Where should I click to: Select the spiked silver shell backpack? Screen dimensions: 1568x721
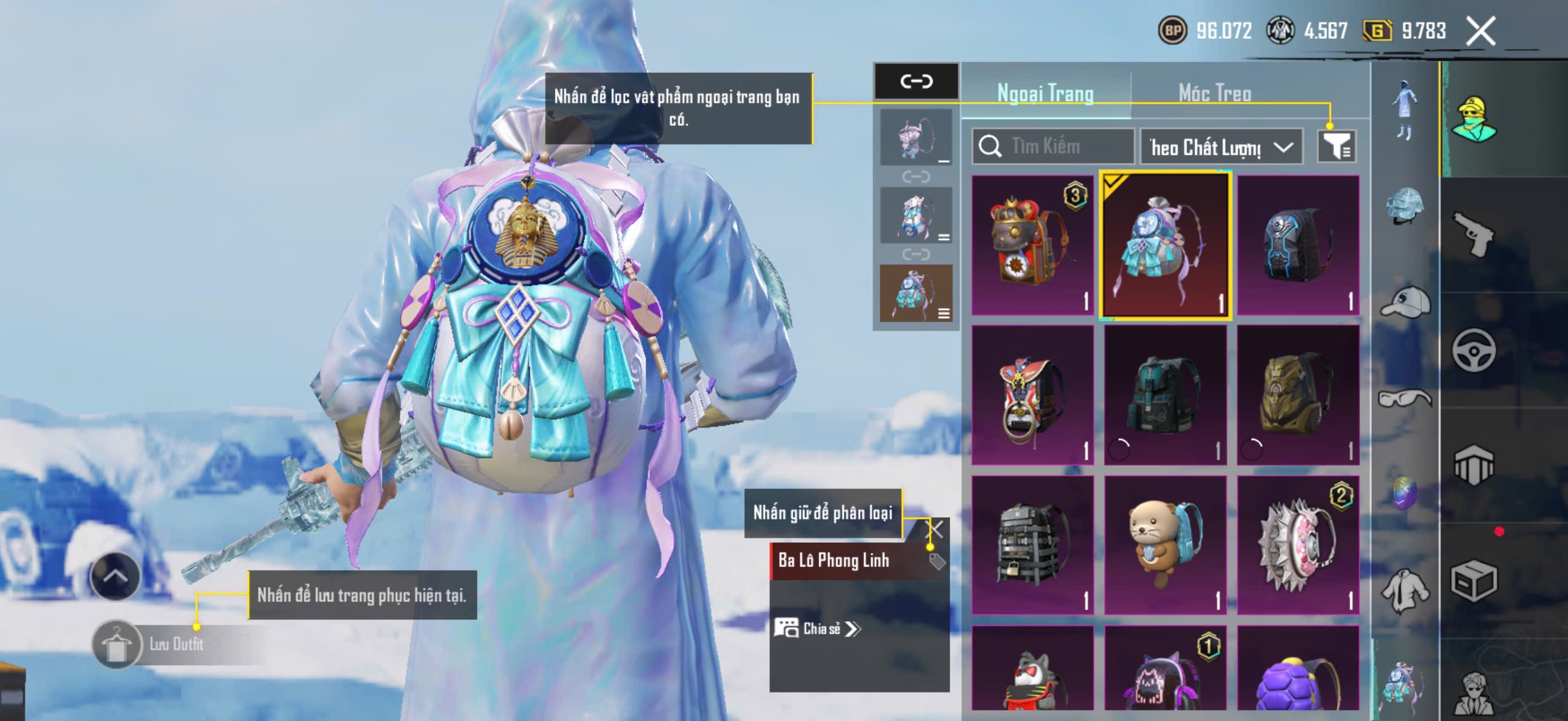point(1297,545)
